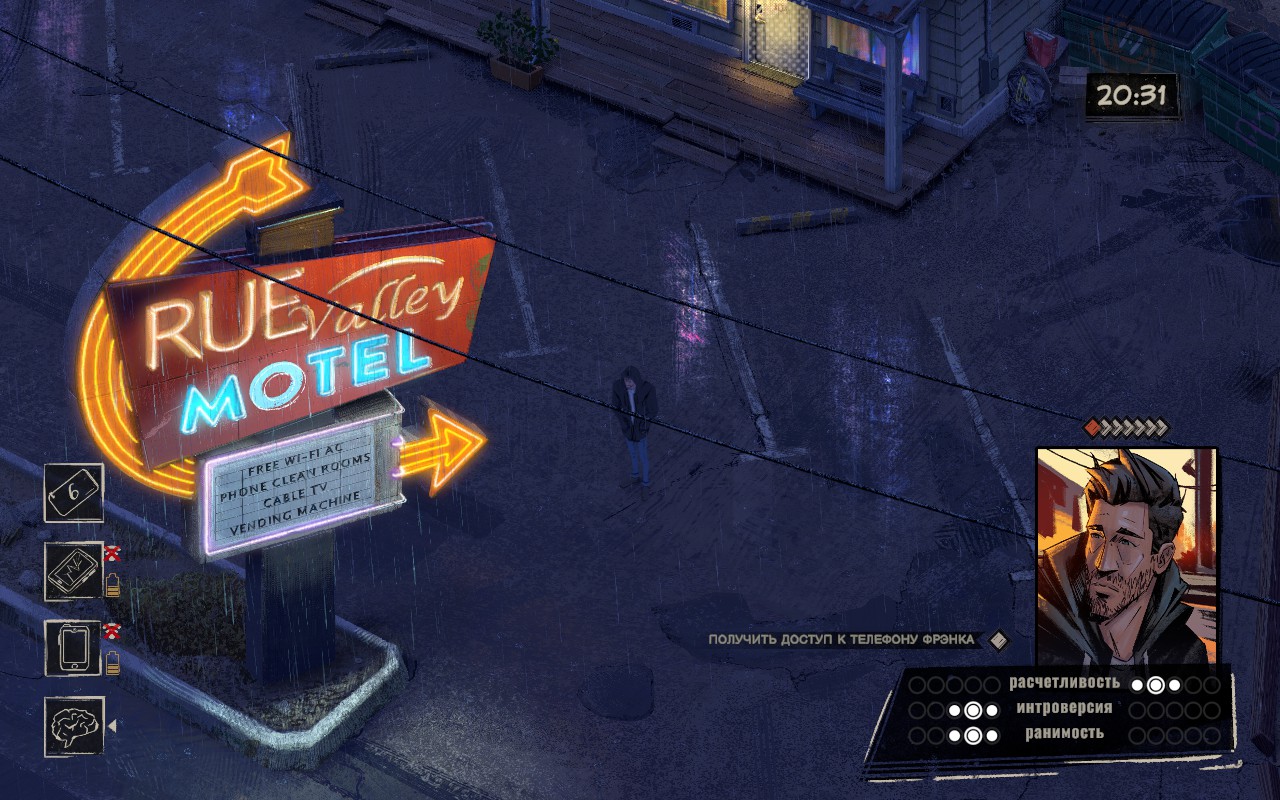Click the character portrait of the bearded man

coord(1126,556)
